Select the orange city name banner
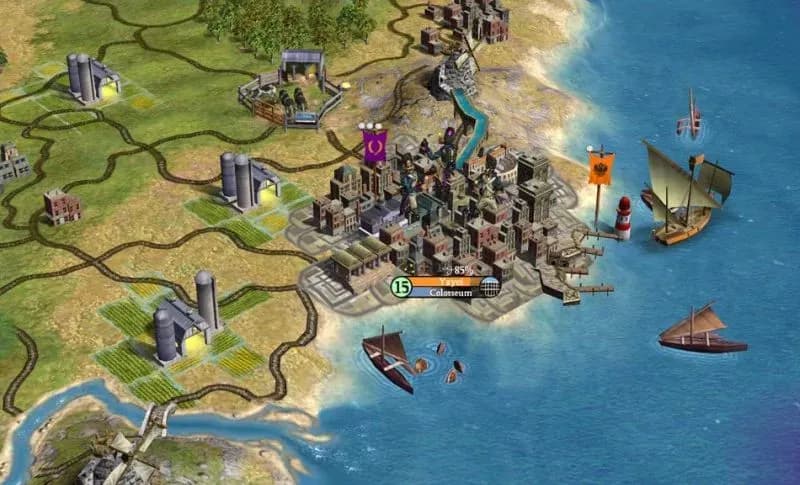This screenshot has width=800, height=485. [445, 282]
